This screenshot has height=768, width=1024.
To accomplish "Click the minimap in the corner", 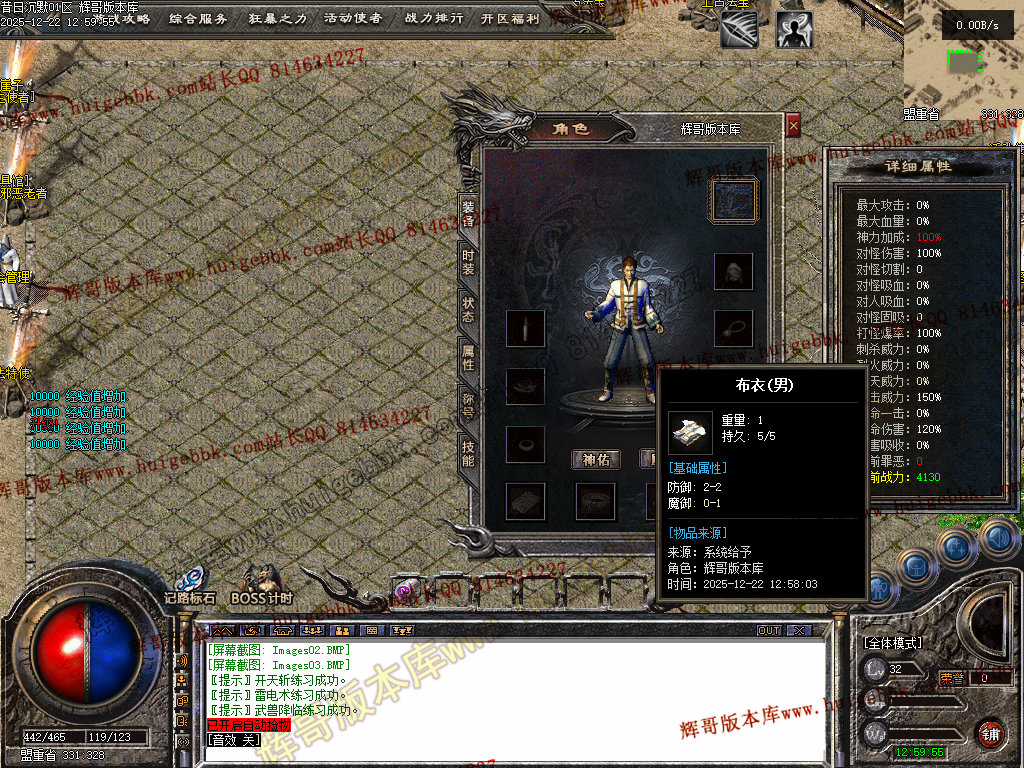I will pyautogui.click(x=963, y=62).
